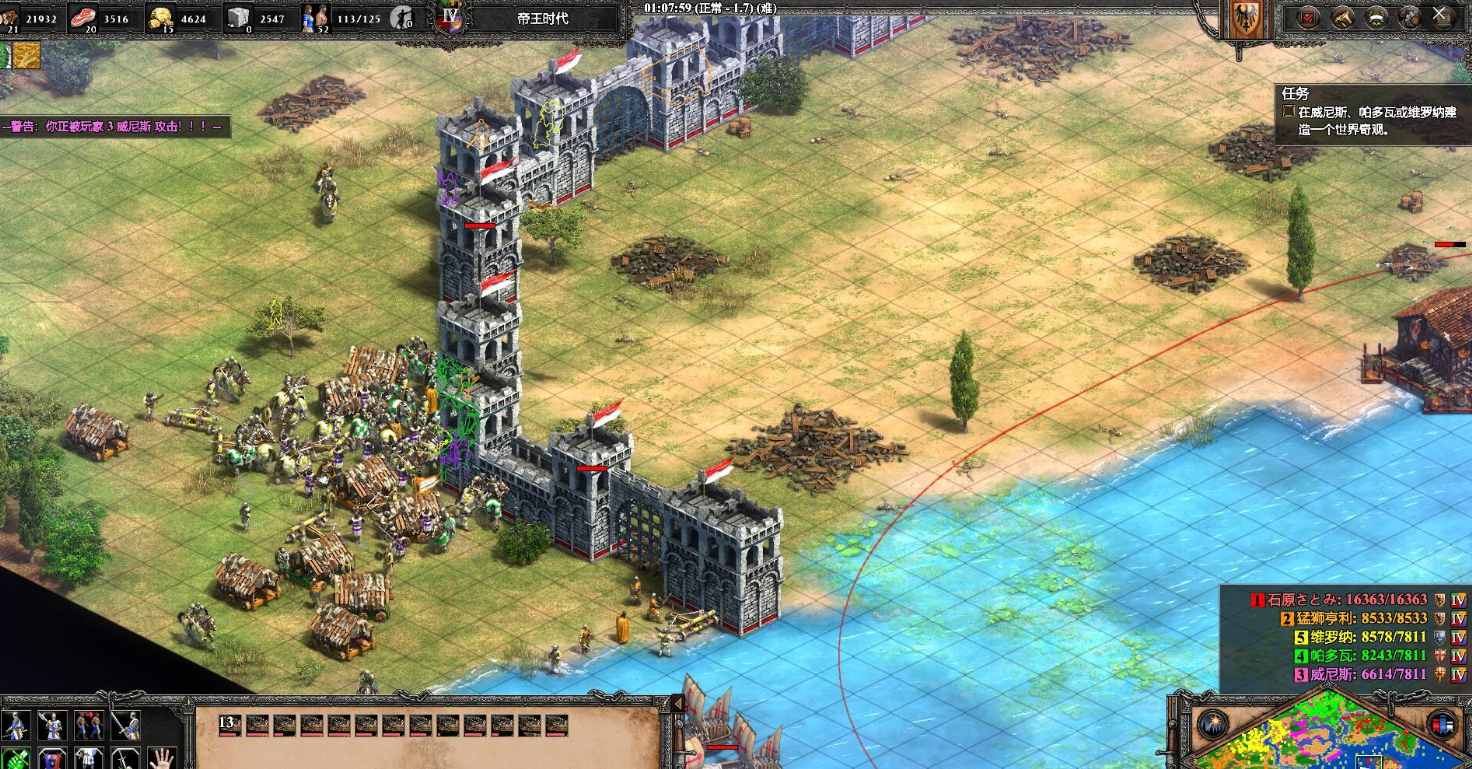Activate the two-soldiers red arrow command
Image resolution: width=1472 pixels, height=769 pixels.
click(x=89, y=725)
